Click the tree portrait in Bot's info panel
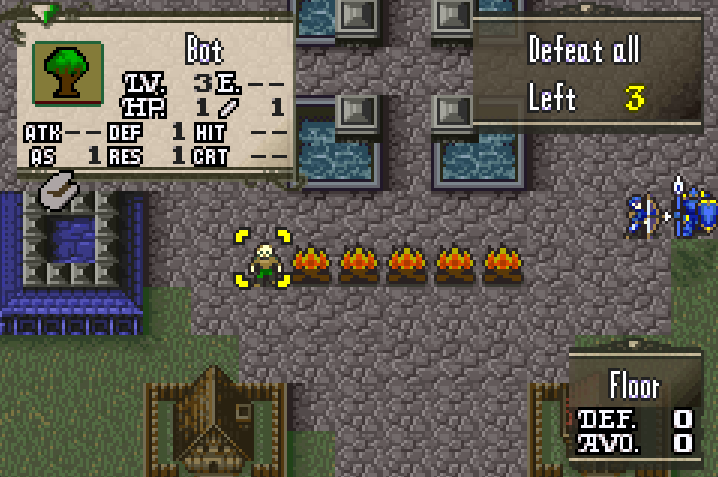Image resolution: width=718 pixels, height=477 pixels. click(x=68, y=74)
